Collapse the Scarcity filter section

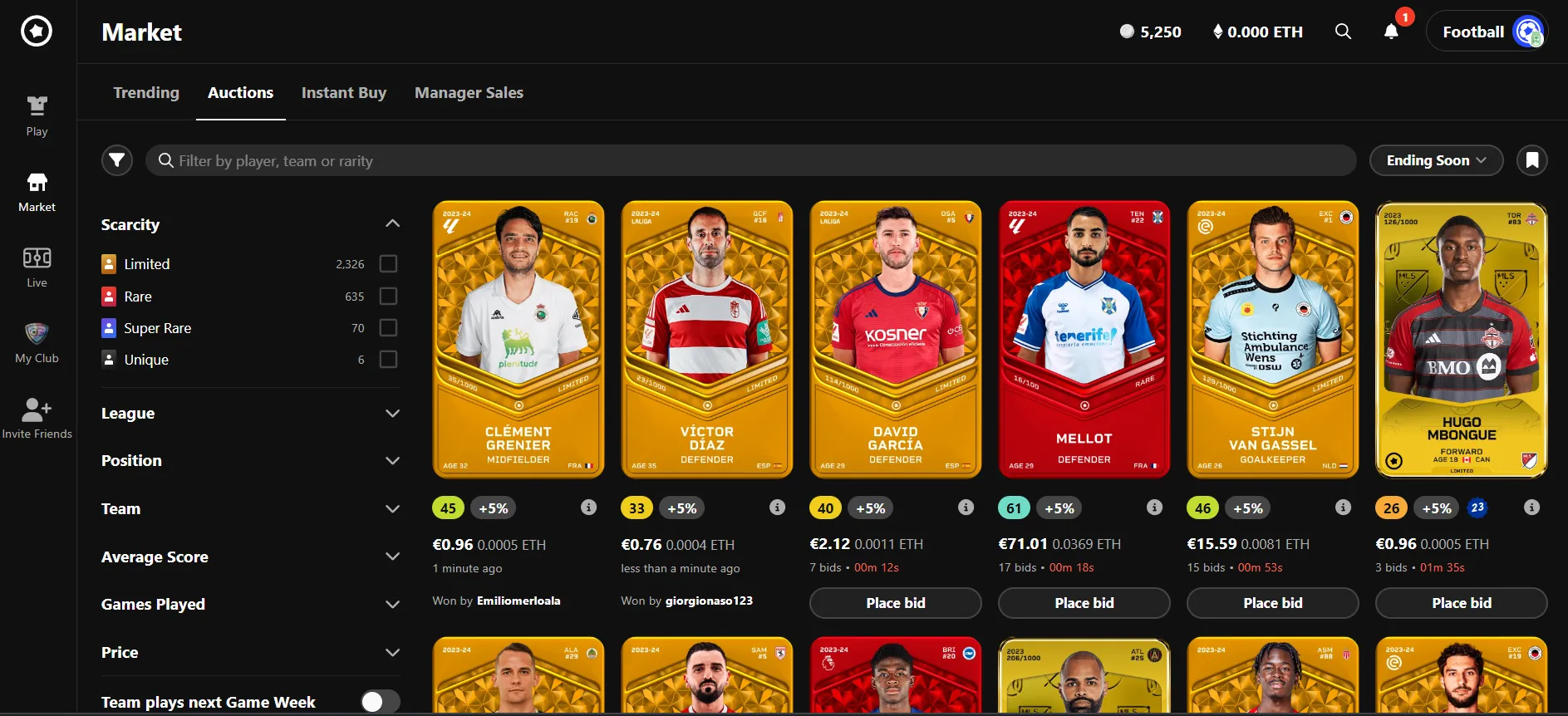[391, 223]
